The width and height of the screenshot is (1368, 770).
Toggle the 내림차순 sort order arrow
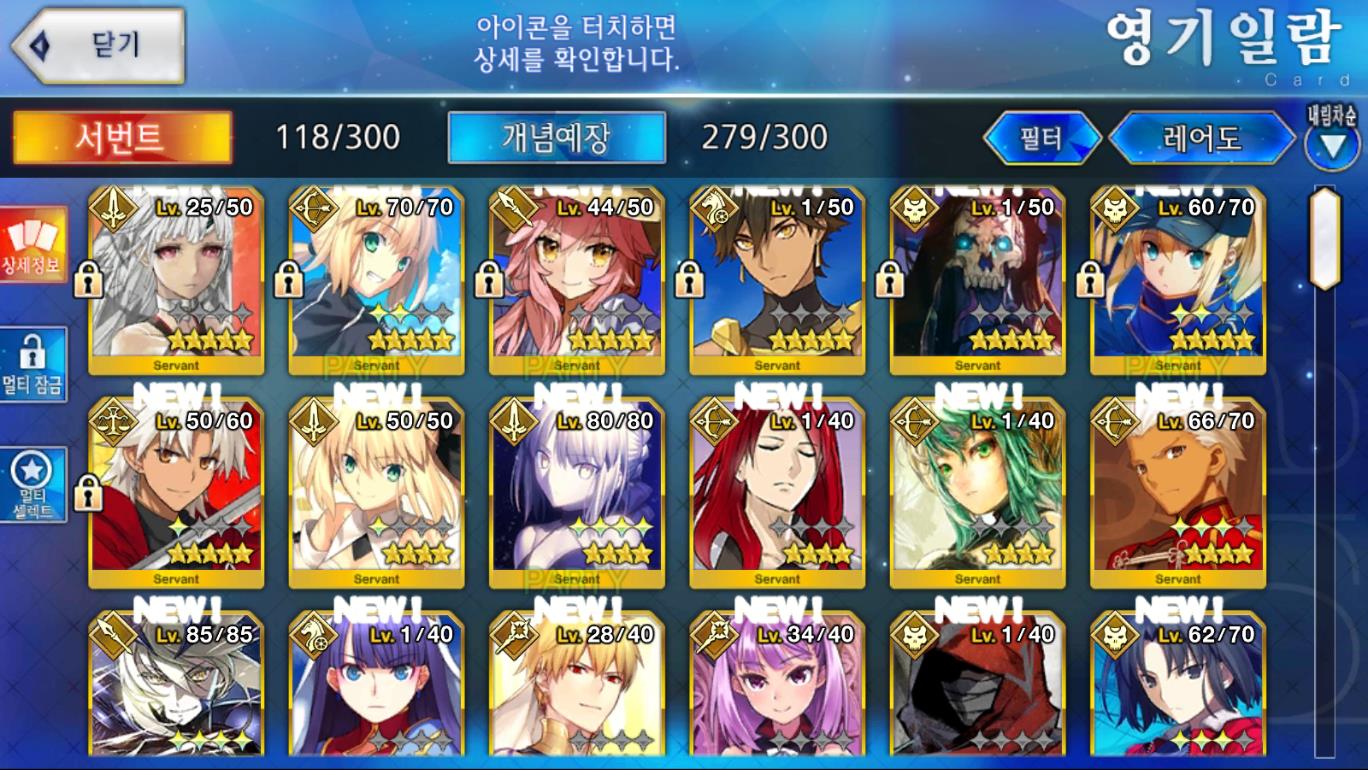(x=1332, y=146)
